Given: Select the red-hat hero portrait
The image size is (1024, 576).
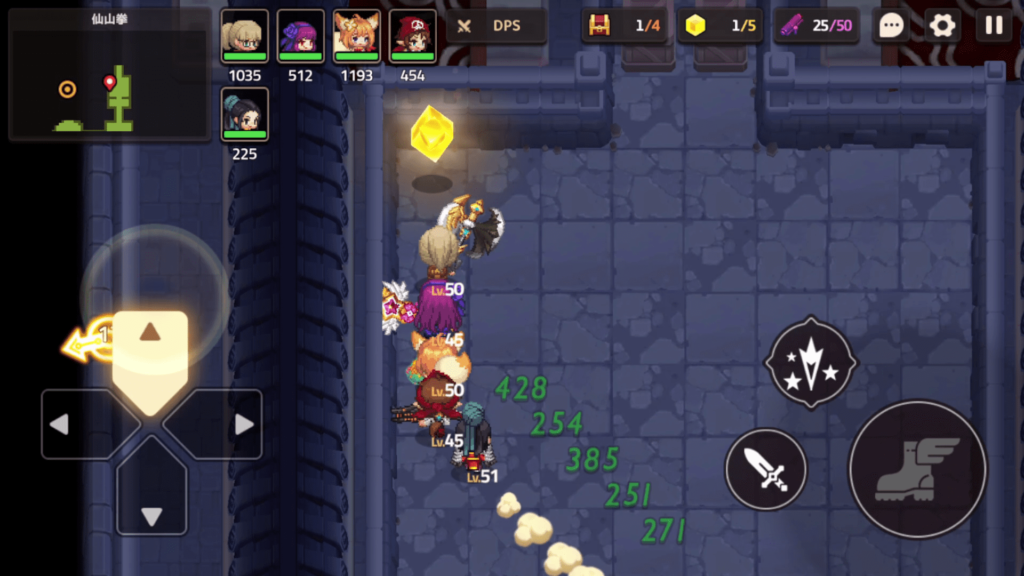Looking at the screenshot, I should tap(412, 37).
